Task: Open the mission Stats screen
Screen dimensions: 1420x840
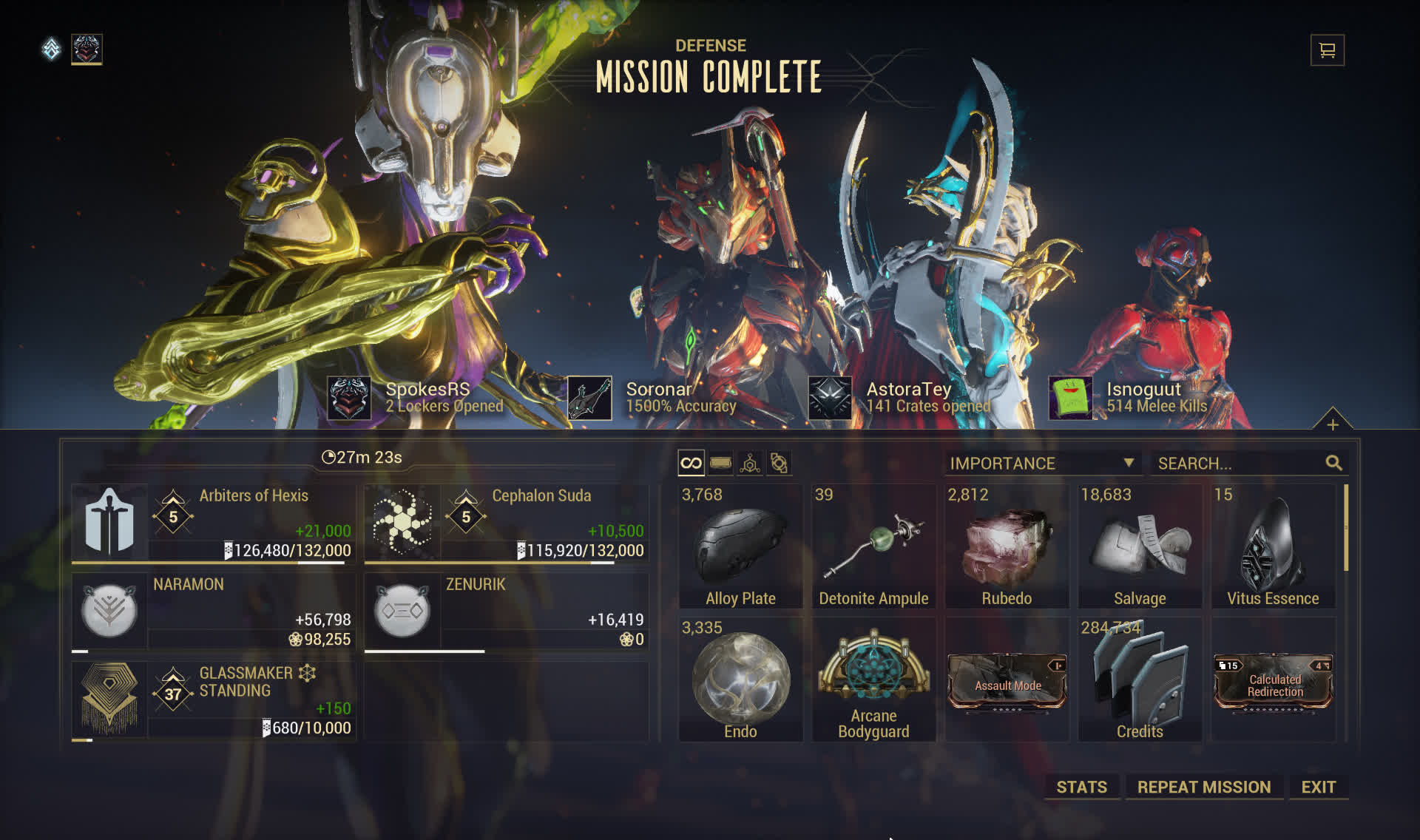Action: click(1081, 787)
